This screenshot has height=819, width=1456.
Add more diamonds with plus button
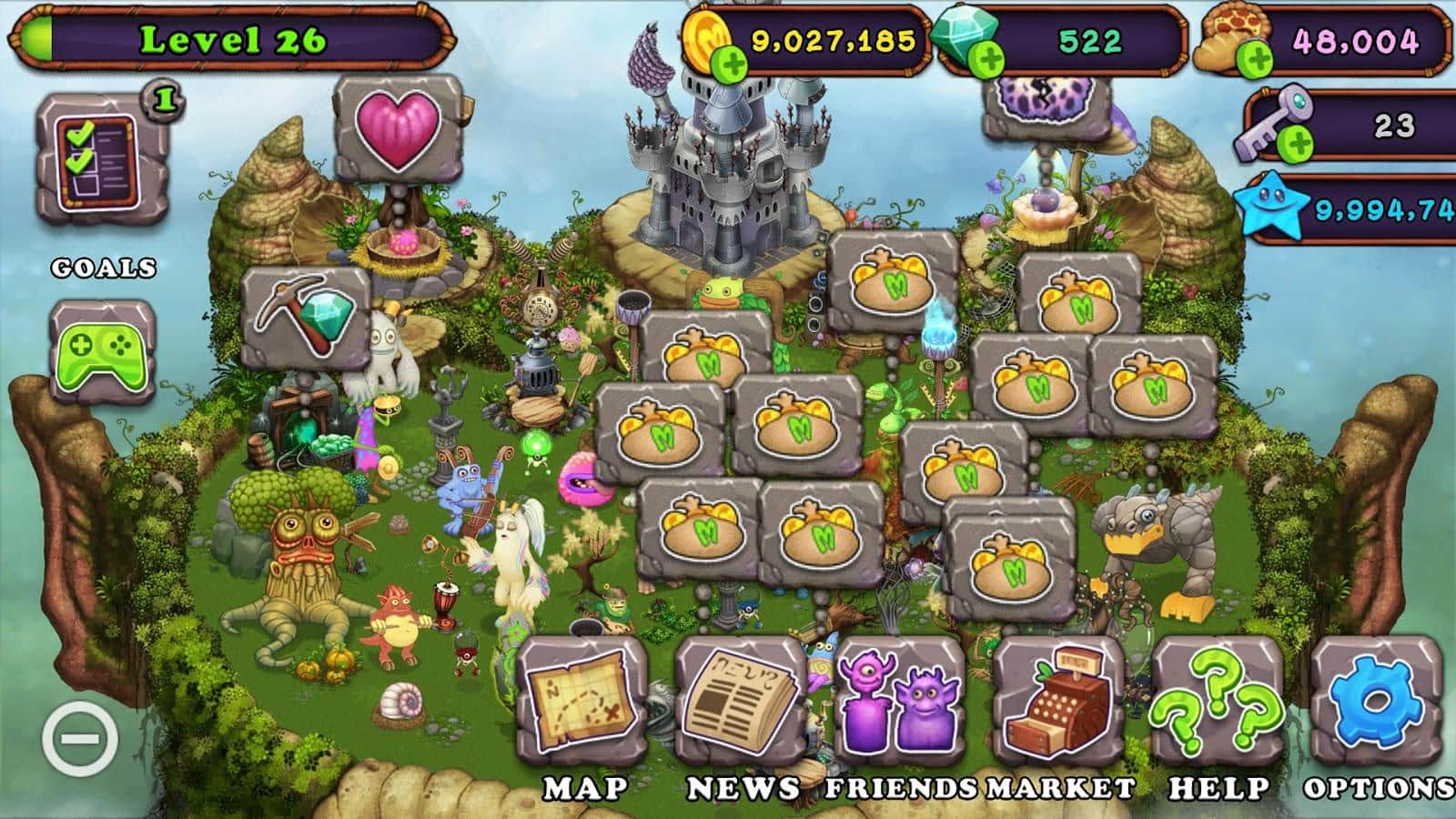click(987, 60)
